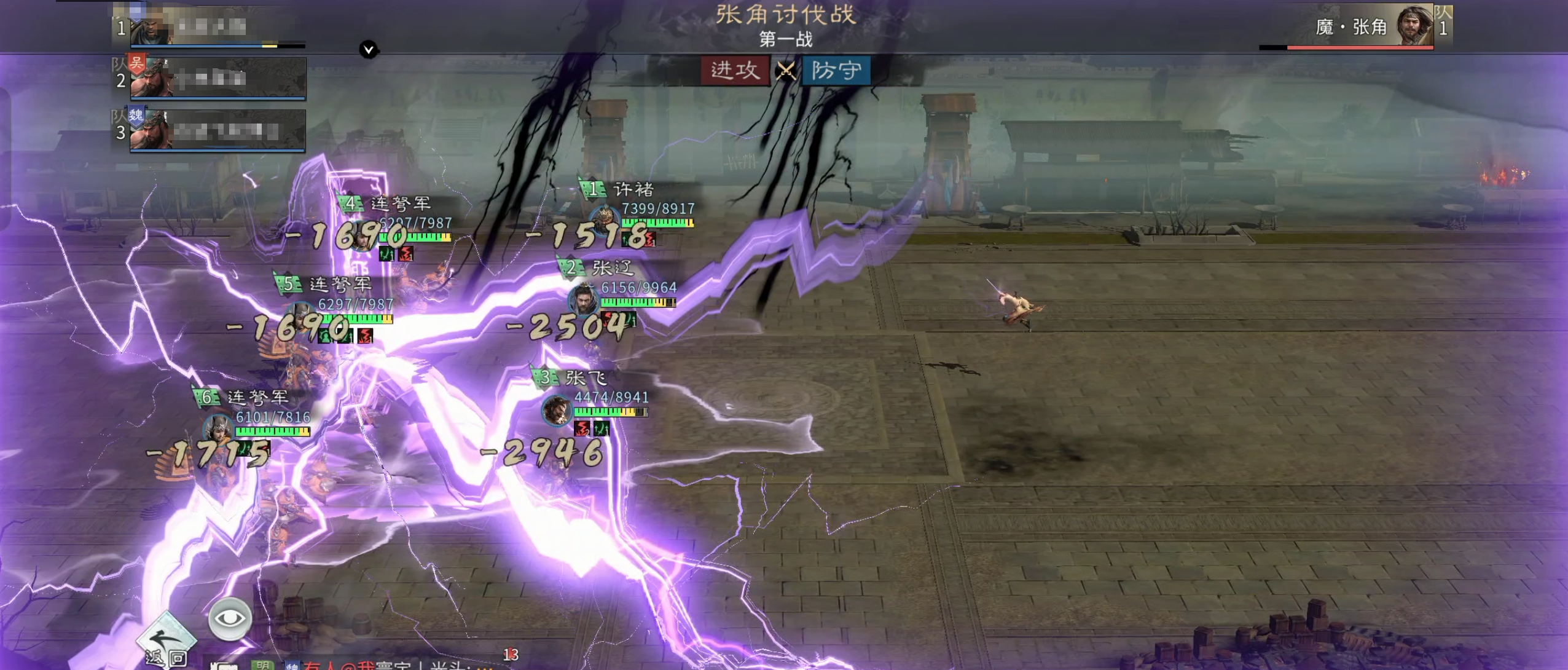The image size is (1568, 670).
Task: Toggle the eye visibility button
Action: click(230, 618)
